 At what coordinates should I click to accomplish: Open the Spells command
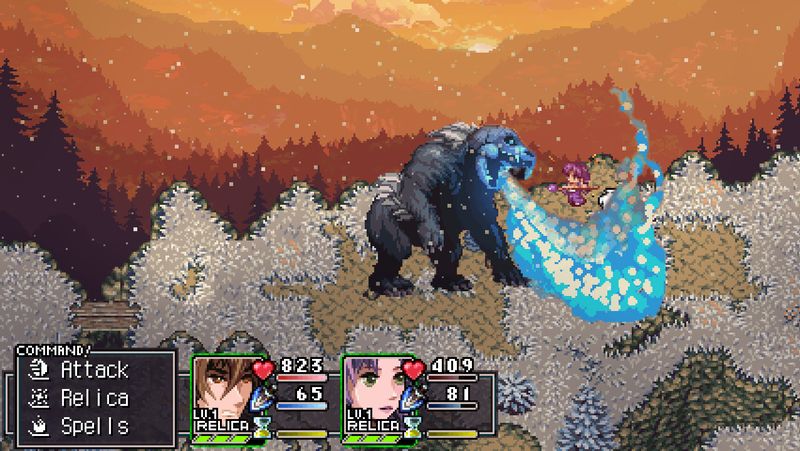tap(94, 426)
